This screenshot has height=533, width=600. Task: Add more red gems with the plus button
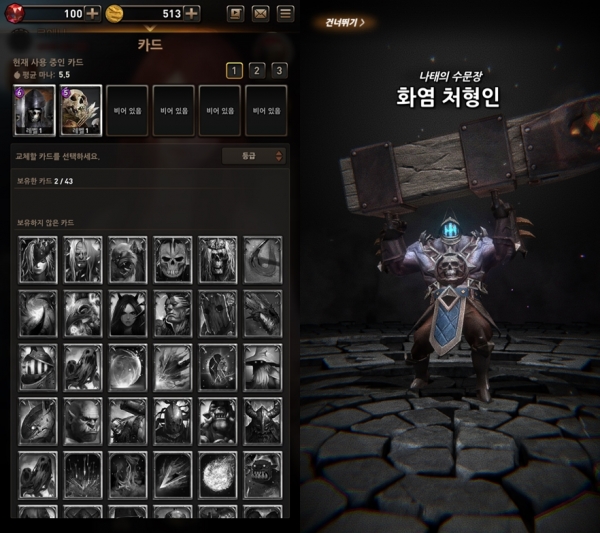point(92,13)
